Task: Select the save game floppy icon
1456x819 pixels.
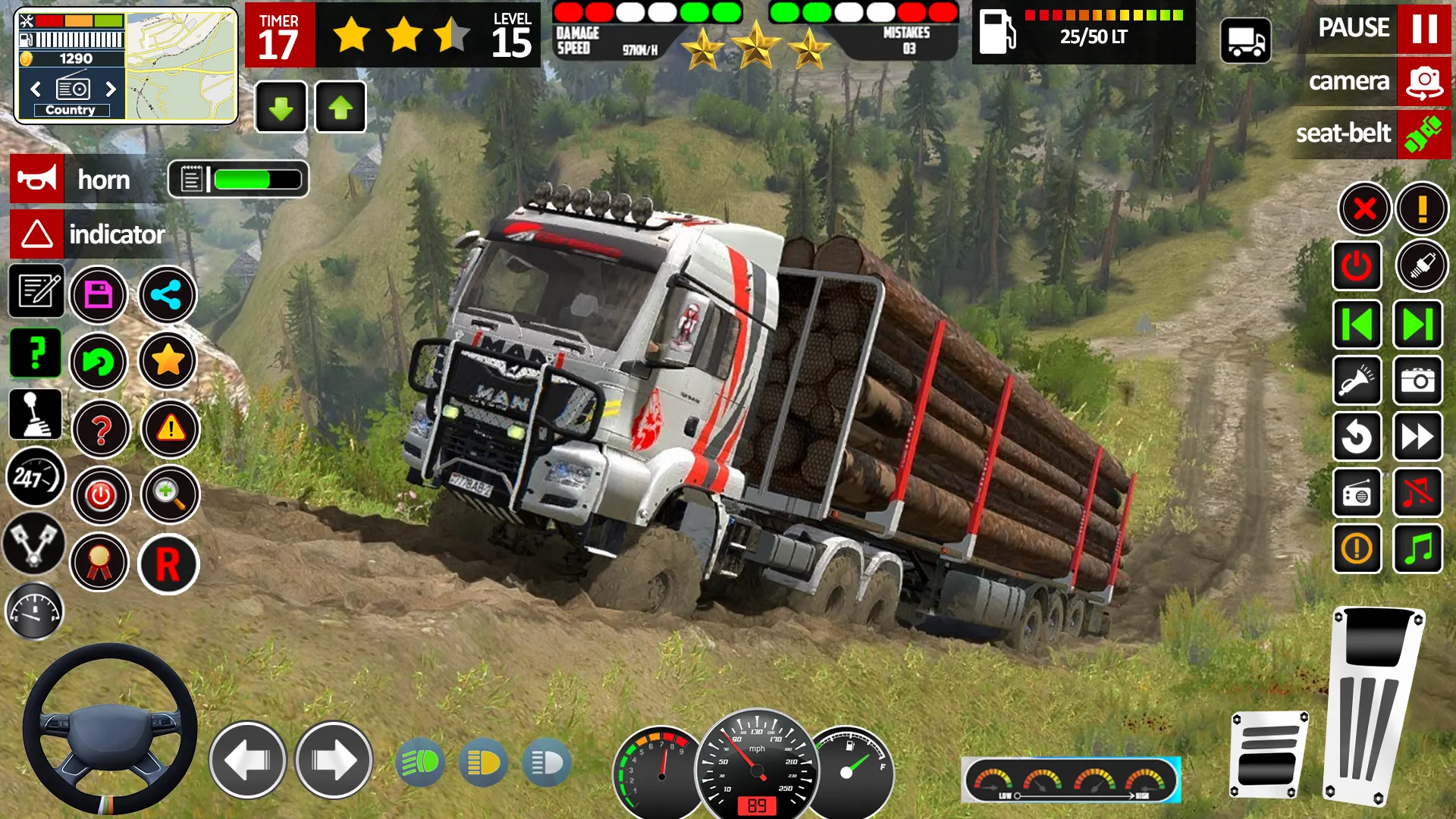Action: tap(99, 295)
